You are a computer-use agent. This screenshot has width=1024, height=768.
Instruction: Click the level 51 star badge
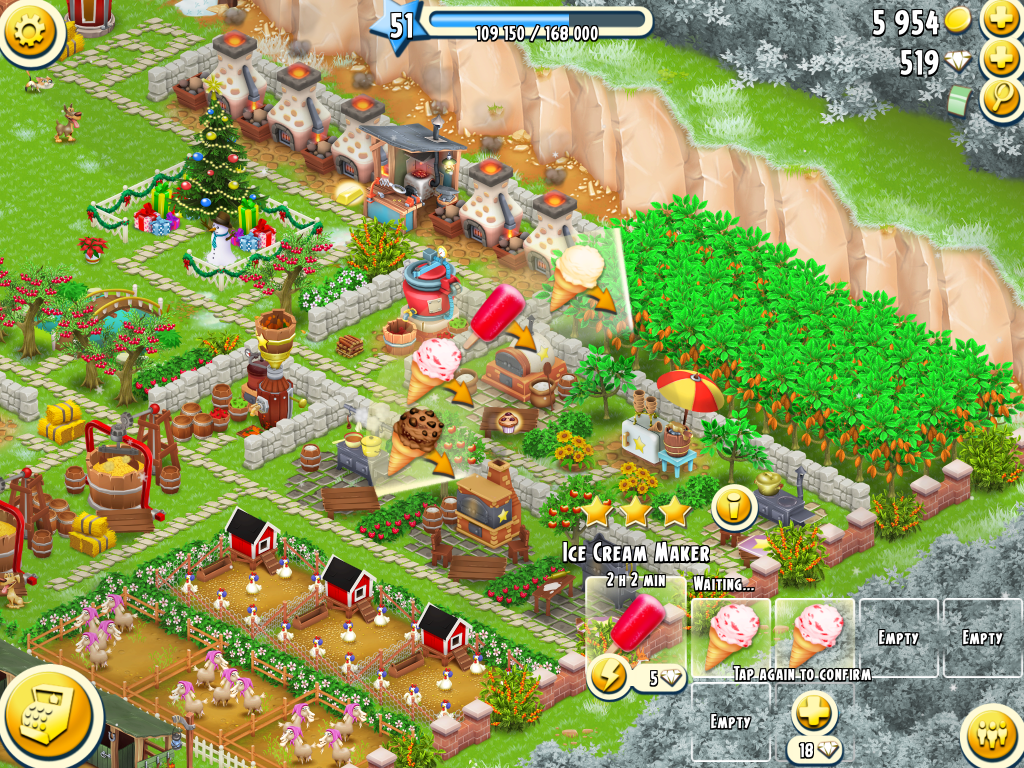coord(400,25)
